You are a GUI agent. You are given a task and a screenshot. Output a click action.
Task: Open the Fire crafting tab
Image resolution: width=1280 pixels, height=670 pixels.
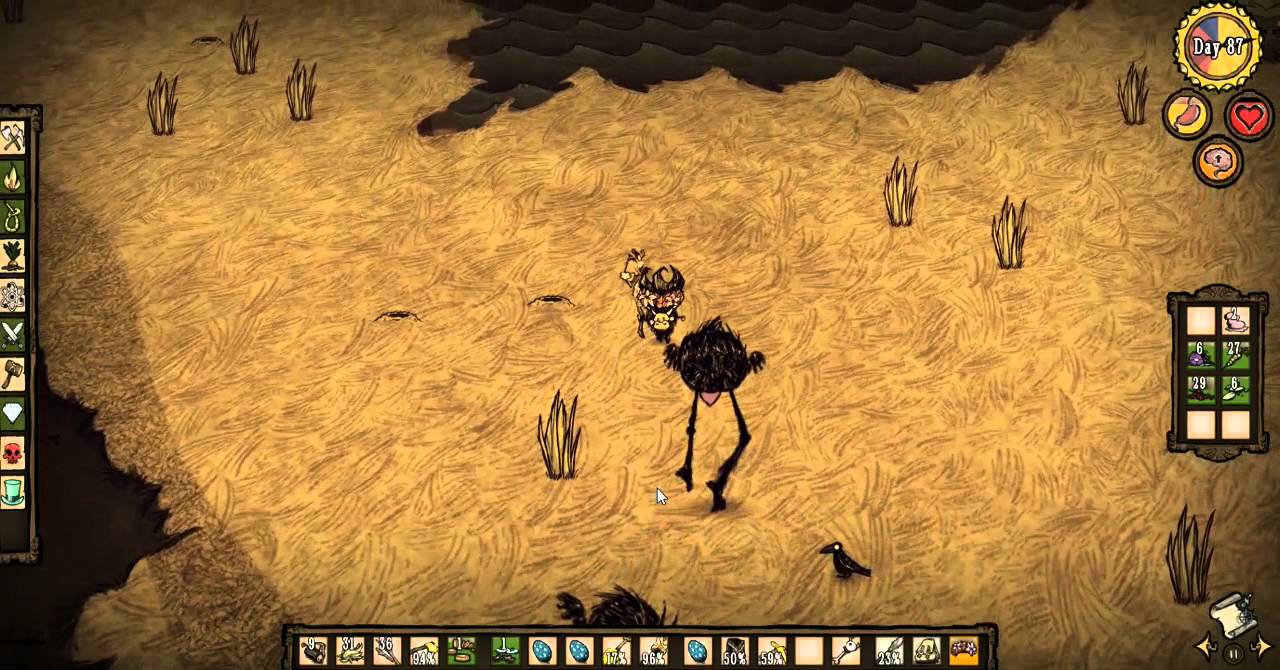tap(12, 178)
